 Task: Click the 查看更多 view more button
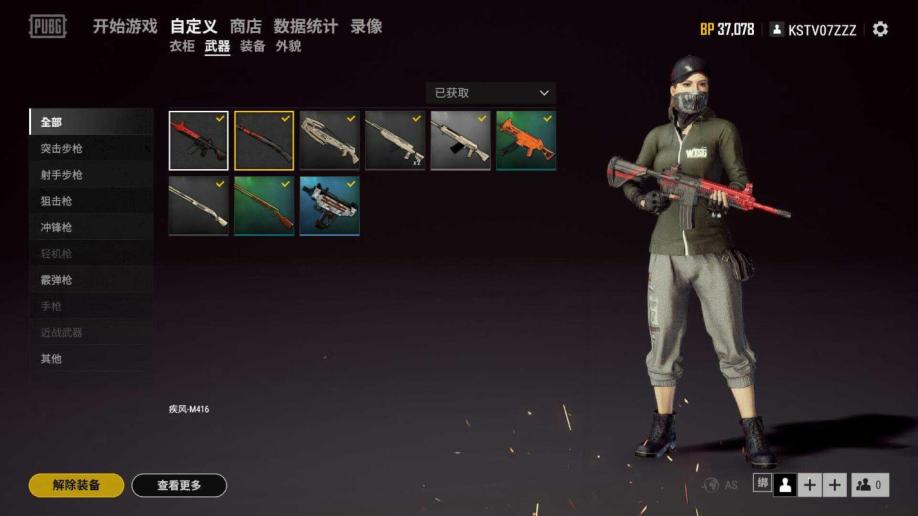[179, 485]
